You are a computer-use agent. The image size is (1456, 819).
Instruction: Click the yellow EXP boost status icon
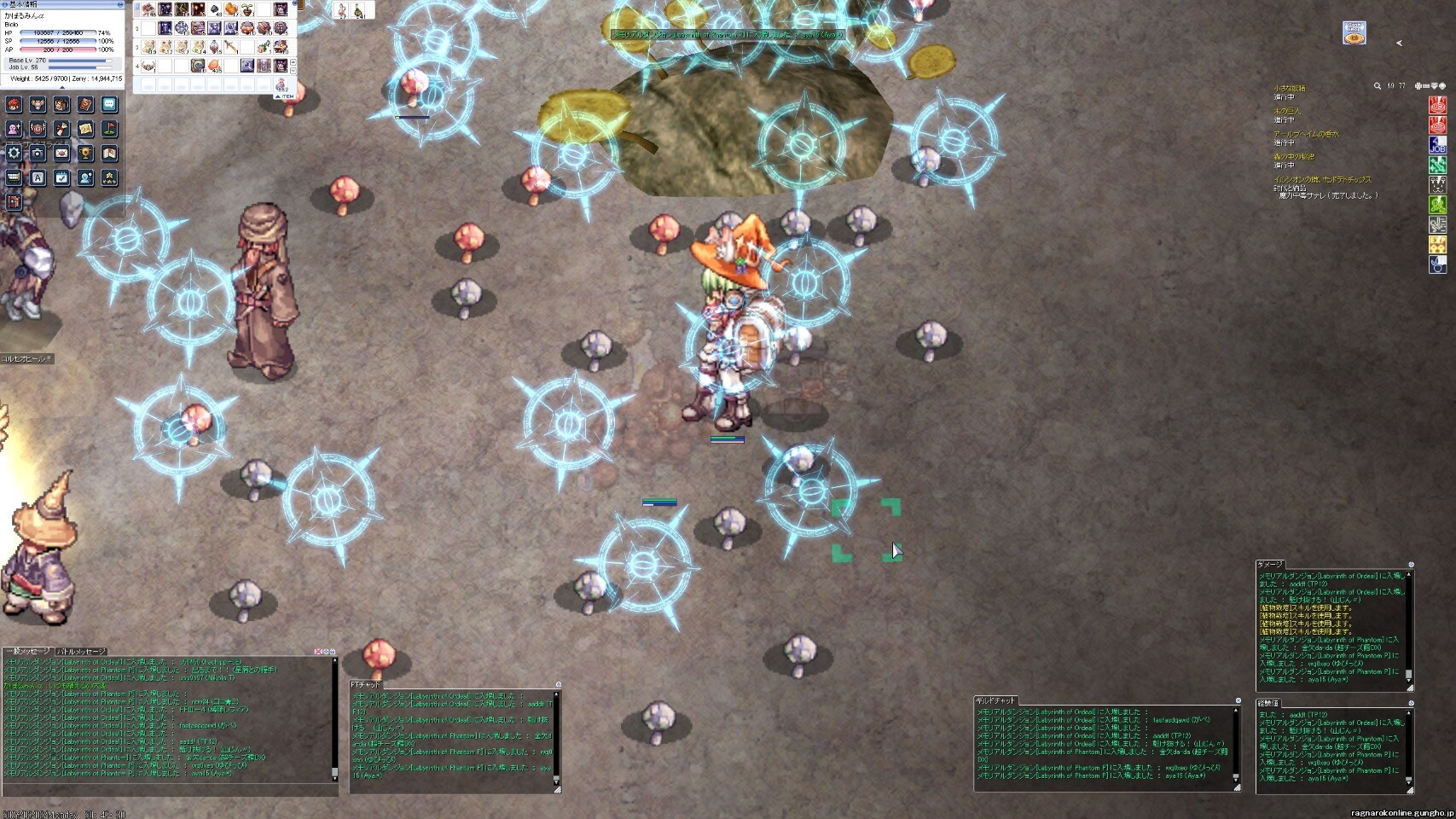1437,245
